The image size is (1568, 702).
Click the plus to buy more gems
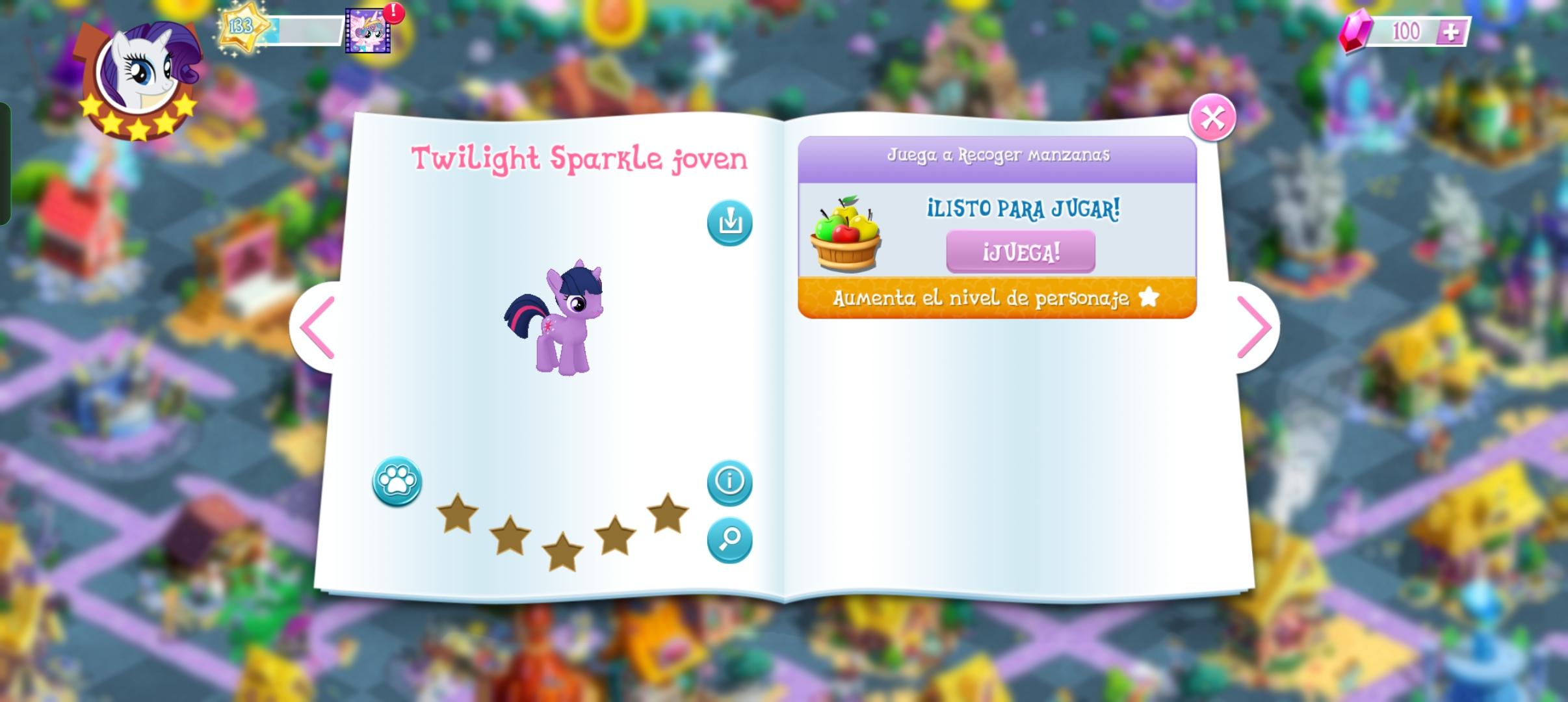pos(1452,31)
